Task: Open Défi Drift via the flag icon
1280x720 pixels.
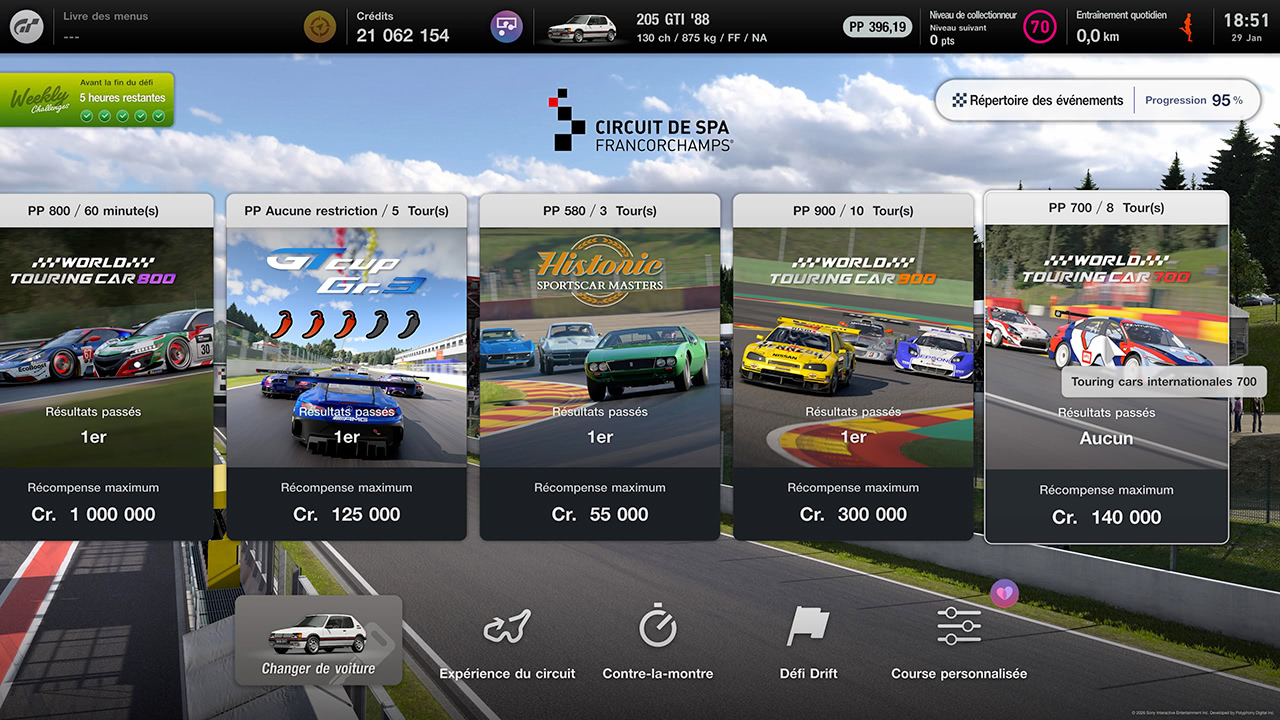Action: pyautogui.click(x=808, y=640)
